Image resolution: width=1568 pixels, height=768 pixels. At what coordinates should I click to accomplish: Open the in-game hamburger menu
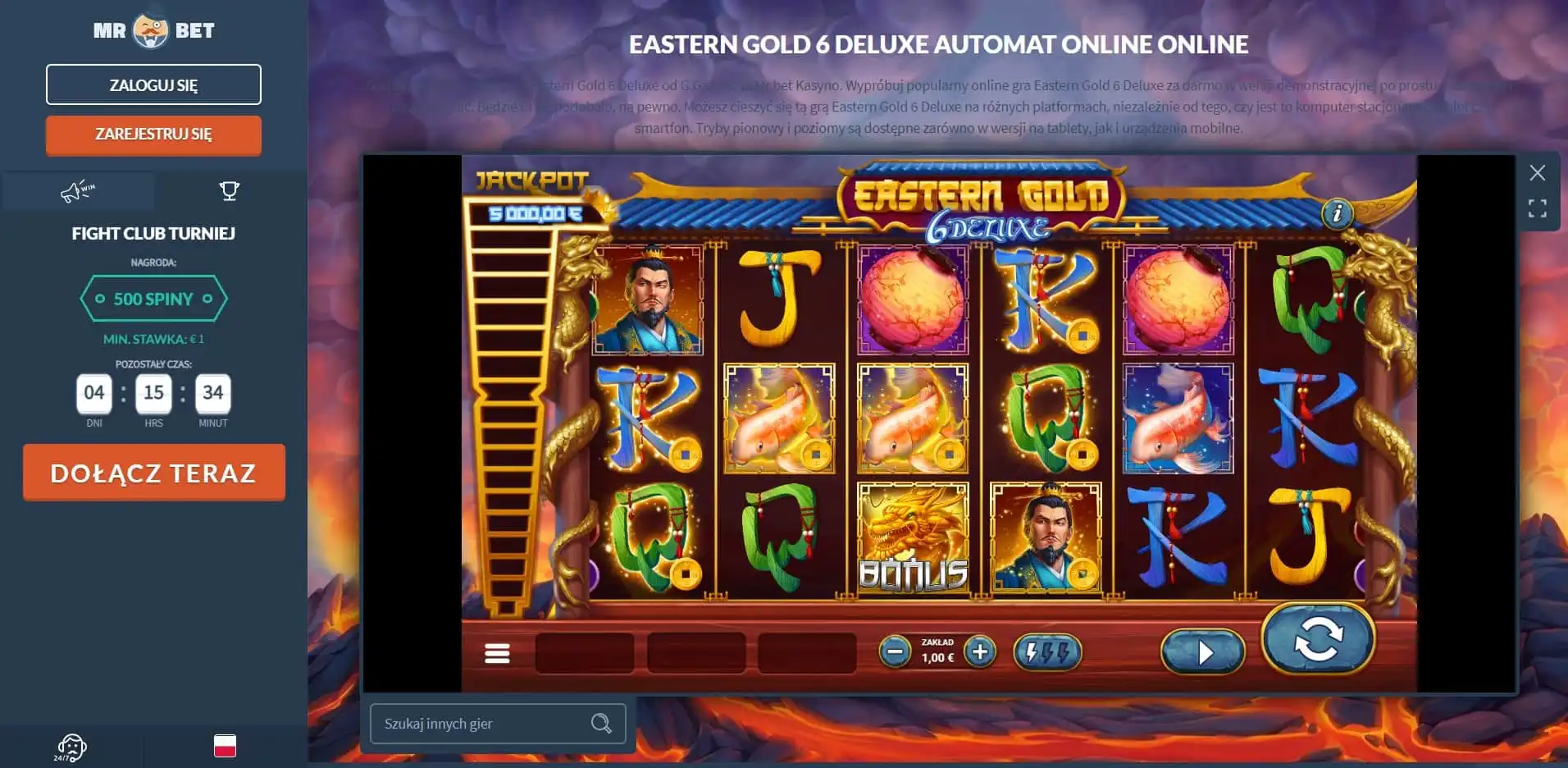pos(497,652)
